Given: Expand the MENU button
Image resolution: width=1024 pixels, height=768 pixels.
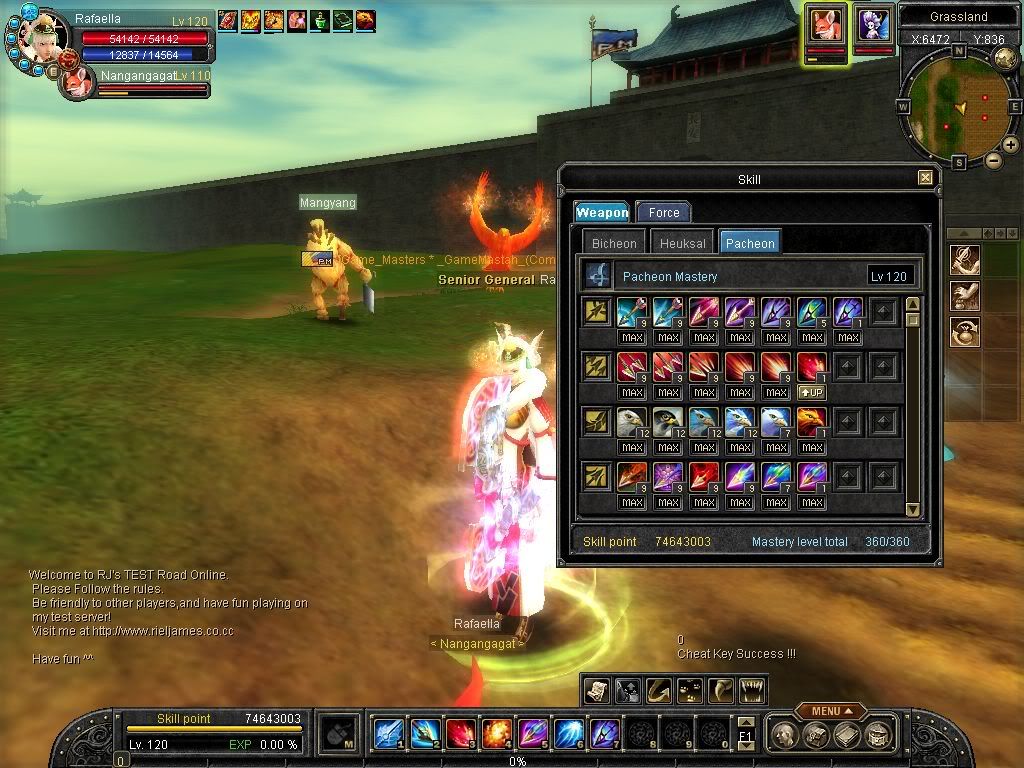Looking at the screenshot, I should pos(831,711).
